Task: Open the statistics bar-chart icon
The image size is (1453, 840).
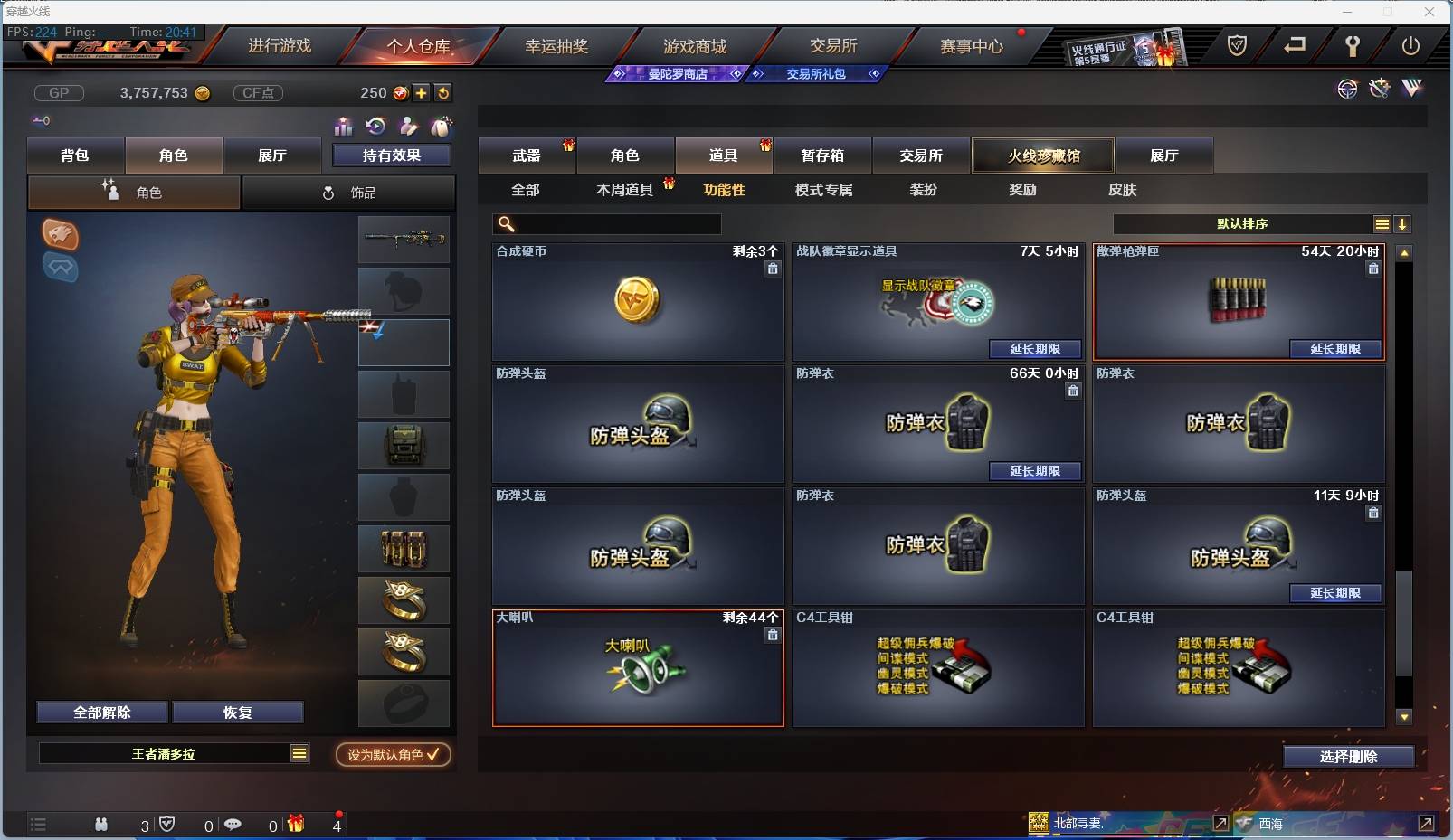Action: click(343, 127)
